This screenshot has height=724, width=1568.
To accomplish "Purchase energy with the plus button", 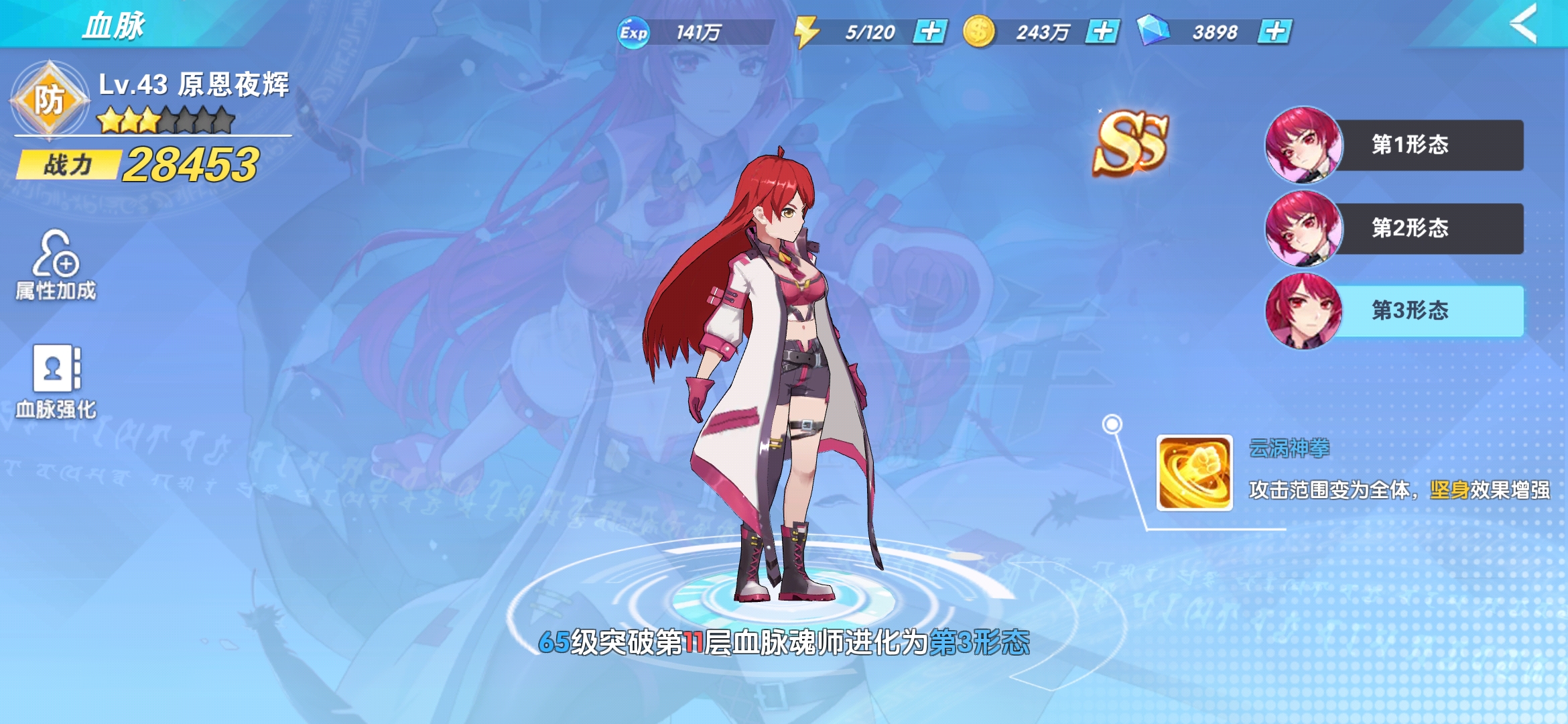I will coord(931,29).
